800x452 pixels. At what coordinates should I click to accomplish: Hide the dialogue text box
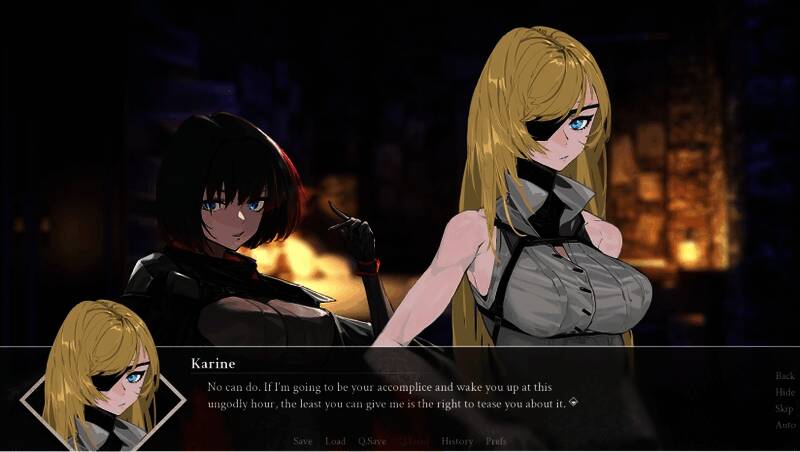785,393
